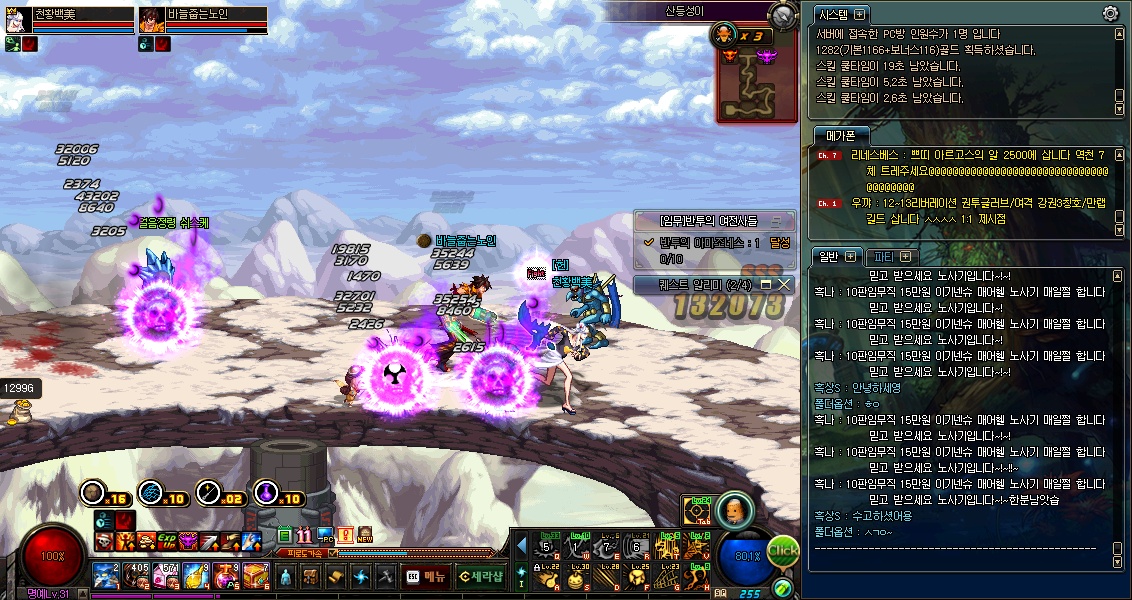The image size is (1132, 600).
Task: Minimize the 퀘스트 알리미 panel
Action: tap(767, 285)
